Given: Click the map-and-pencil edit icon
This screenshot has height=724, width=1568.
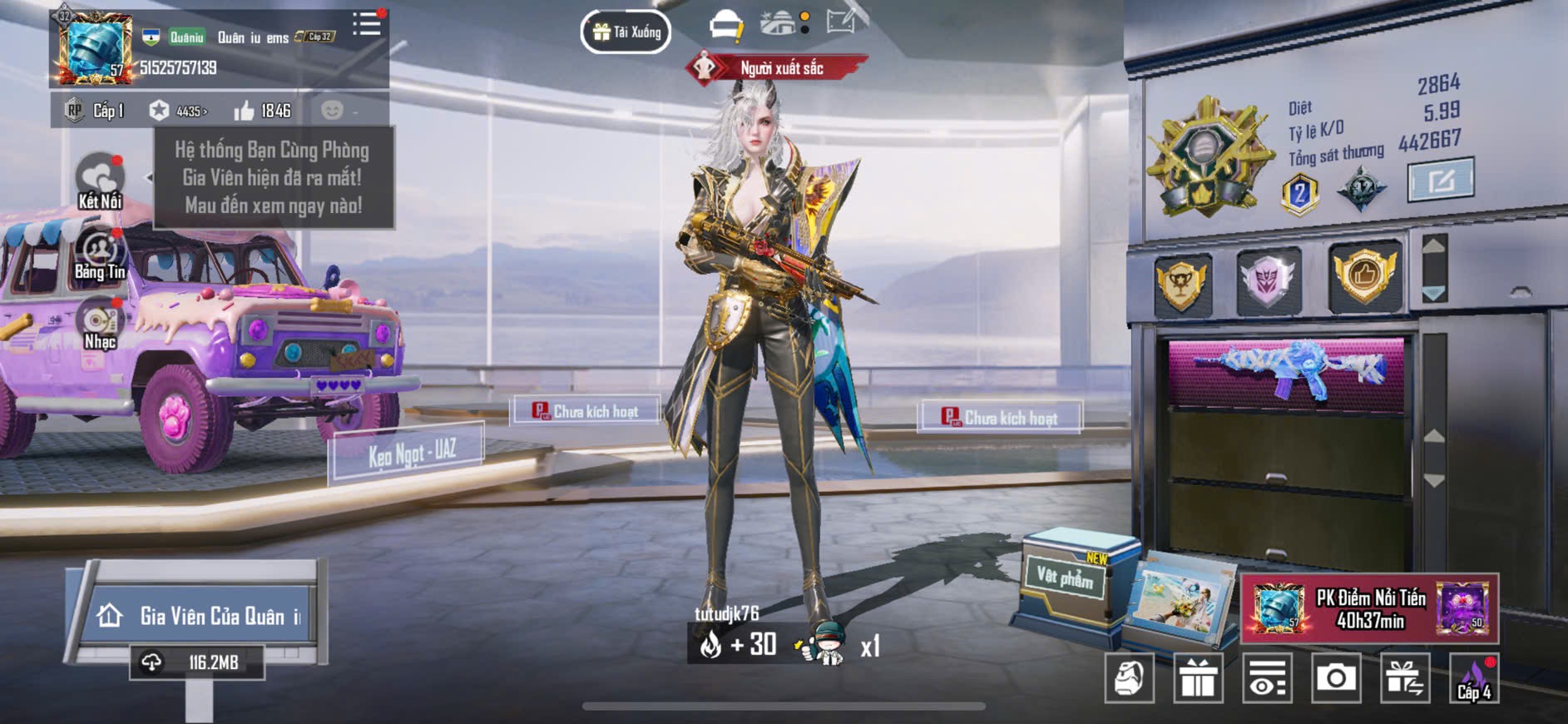Looking at the screenshot, I should pyautogui.click(x=843, y=22).
